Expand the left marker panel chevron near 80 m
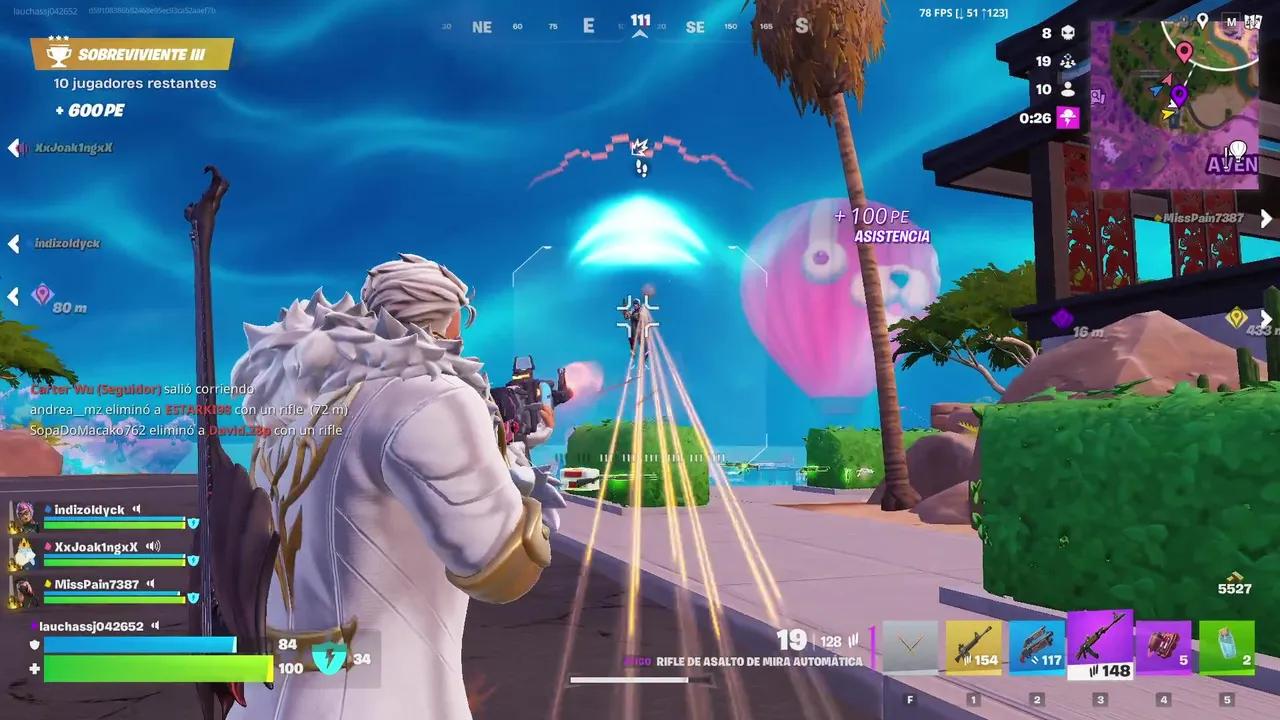 [x=14, y=297]
